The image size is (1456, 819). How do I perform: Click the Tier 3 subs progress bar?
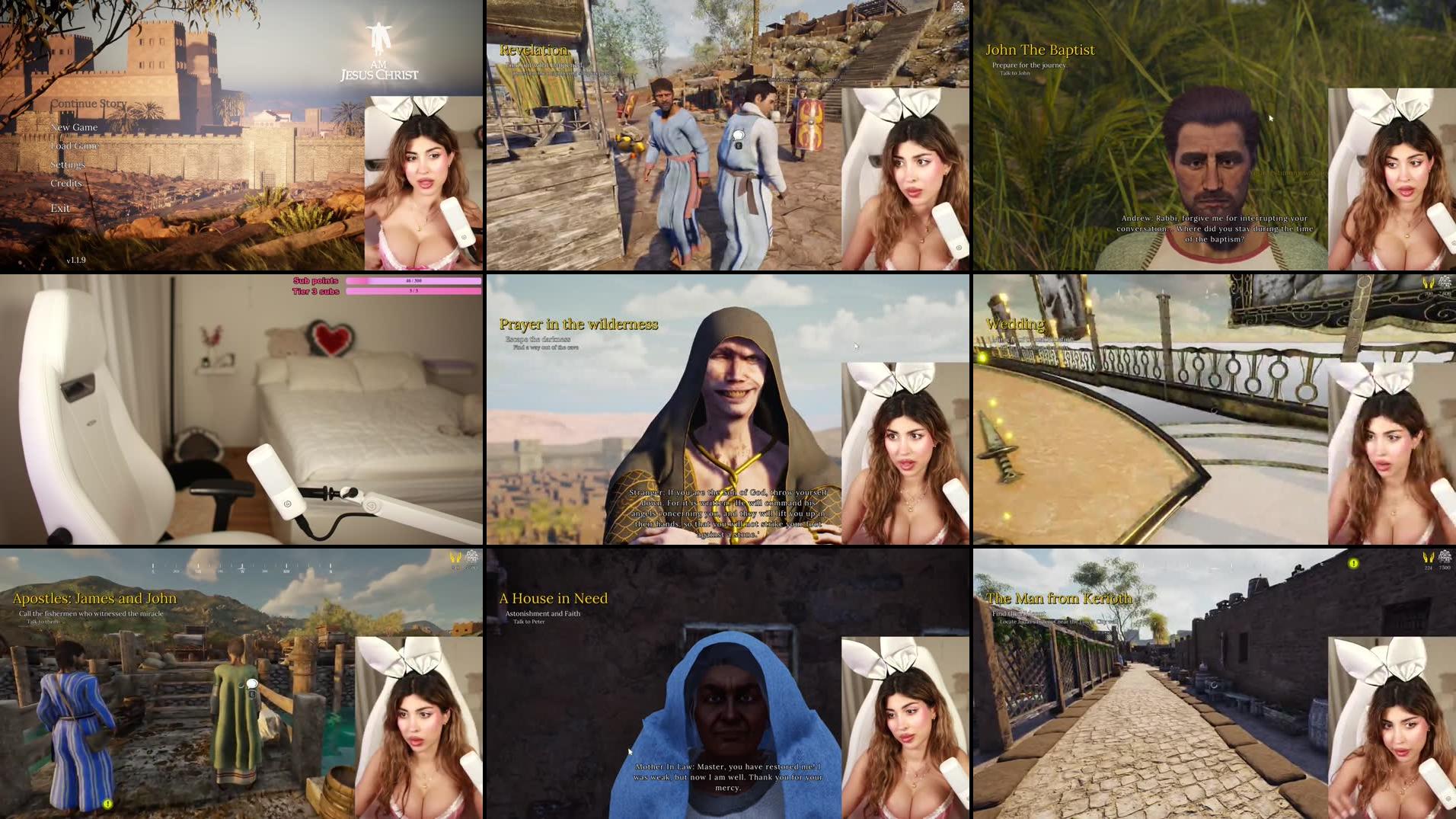pyautogui.click(x=413, y=293)
